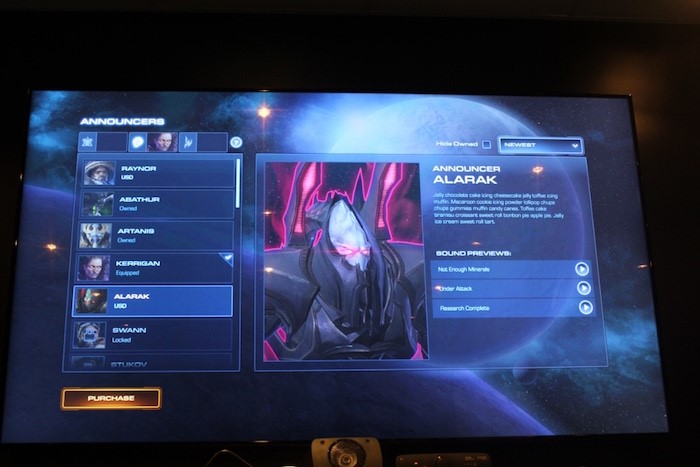Select the Raynor announcer row
The height and width of the screenshot is (467, 700).
158,172
